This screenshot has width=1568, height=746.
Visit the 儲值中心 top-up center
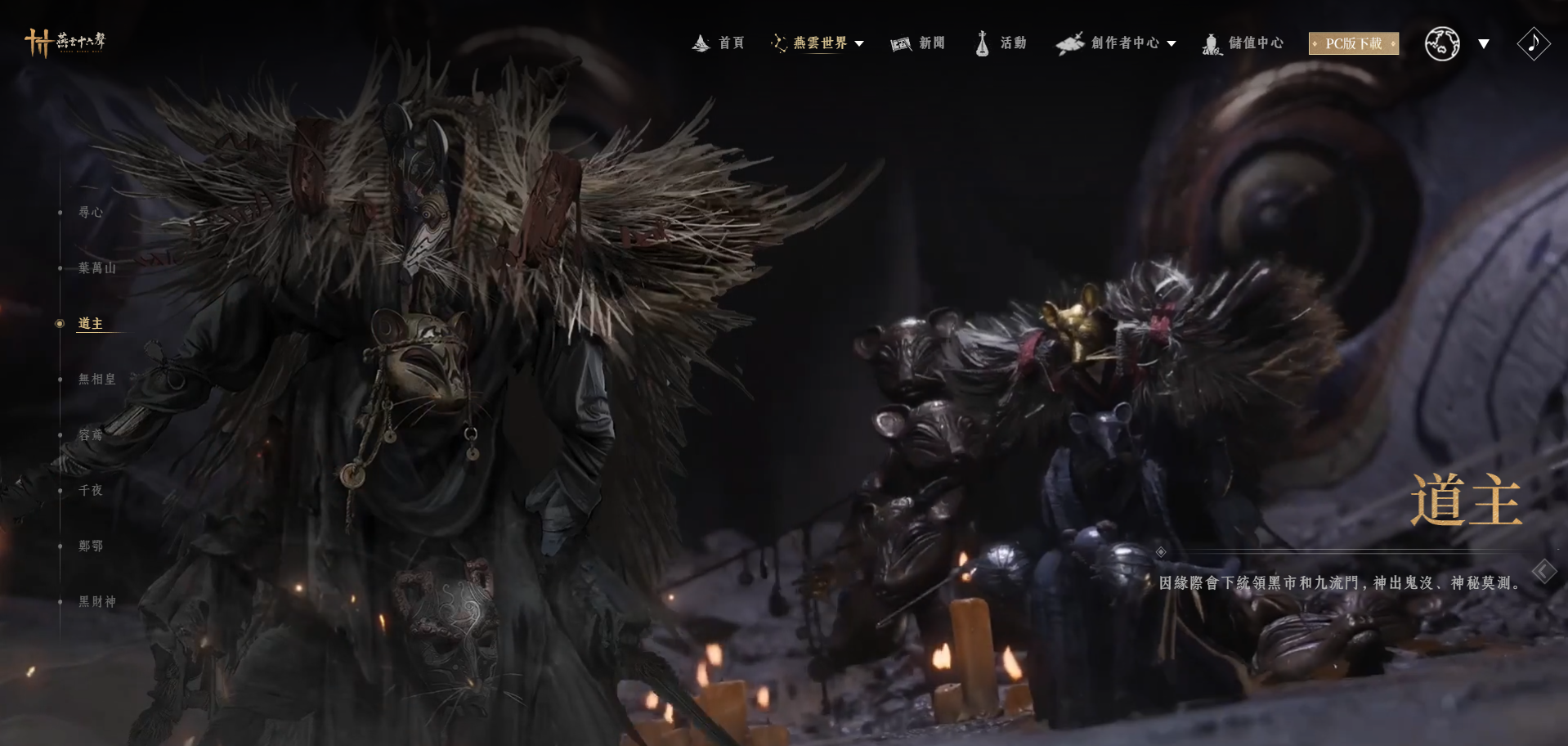point(1243,43)
